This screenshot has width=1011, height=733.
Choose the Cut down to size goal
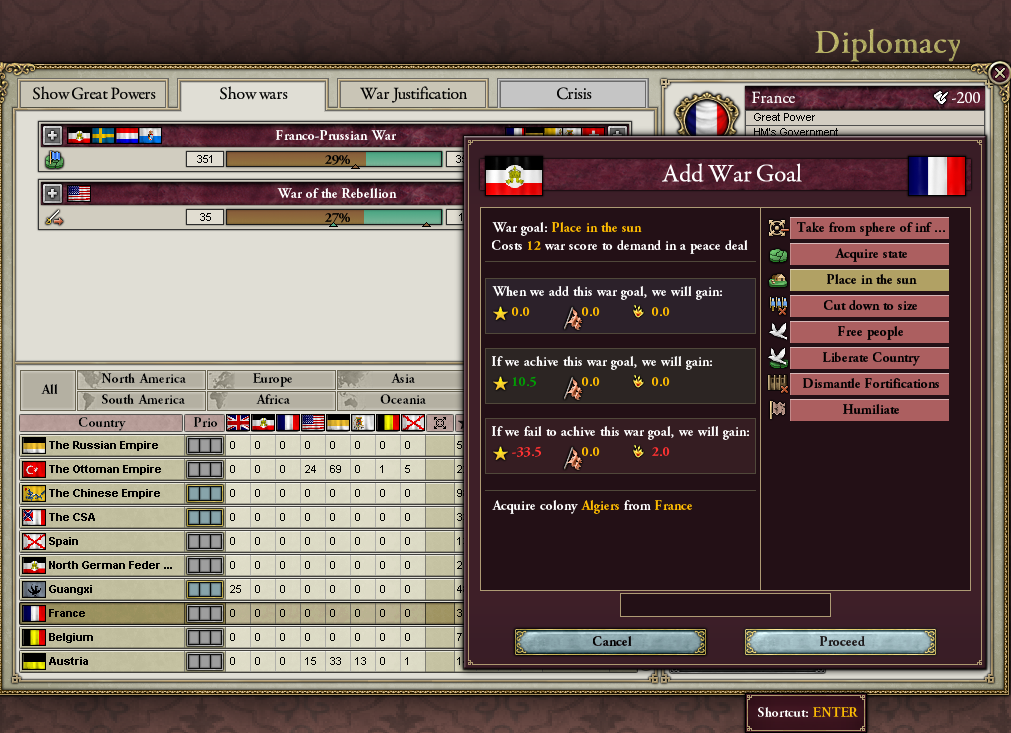(870, 306)
